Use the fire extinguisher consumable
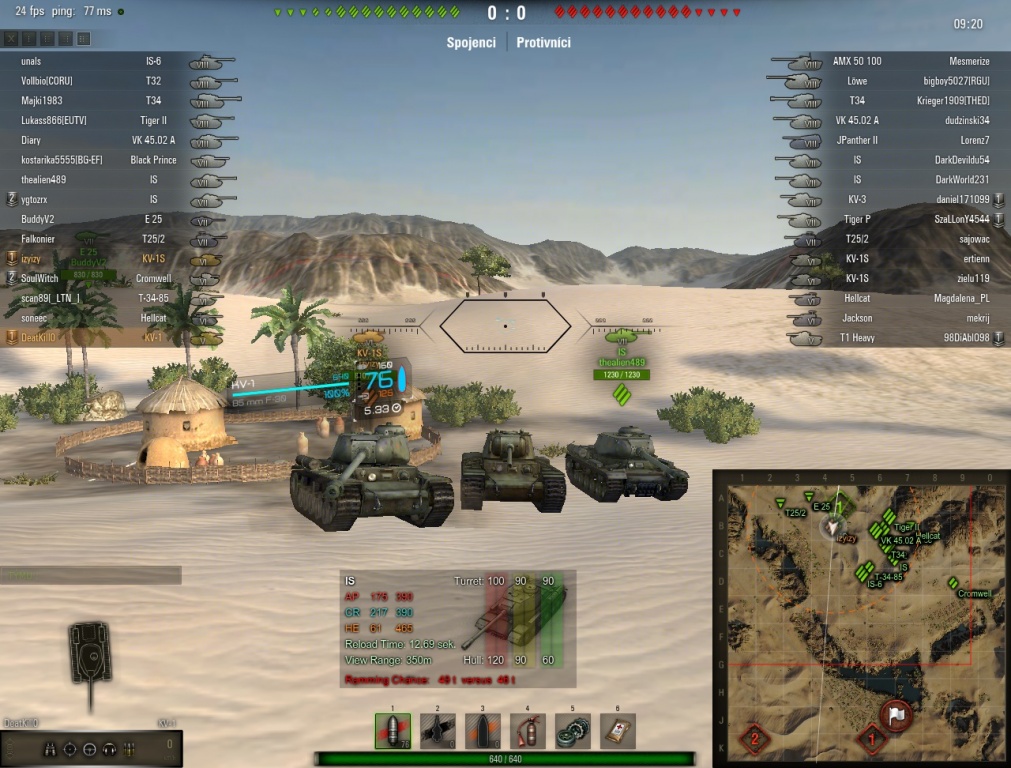The image size is (1011, 768). click(x=528, y=731)
